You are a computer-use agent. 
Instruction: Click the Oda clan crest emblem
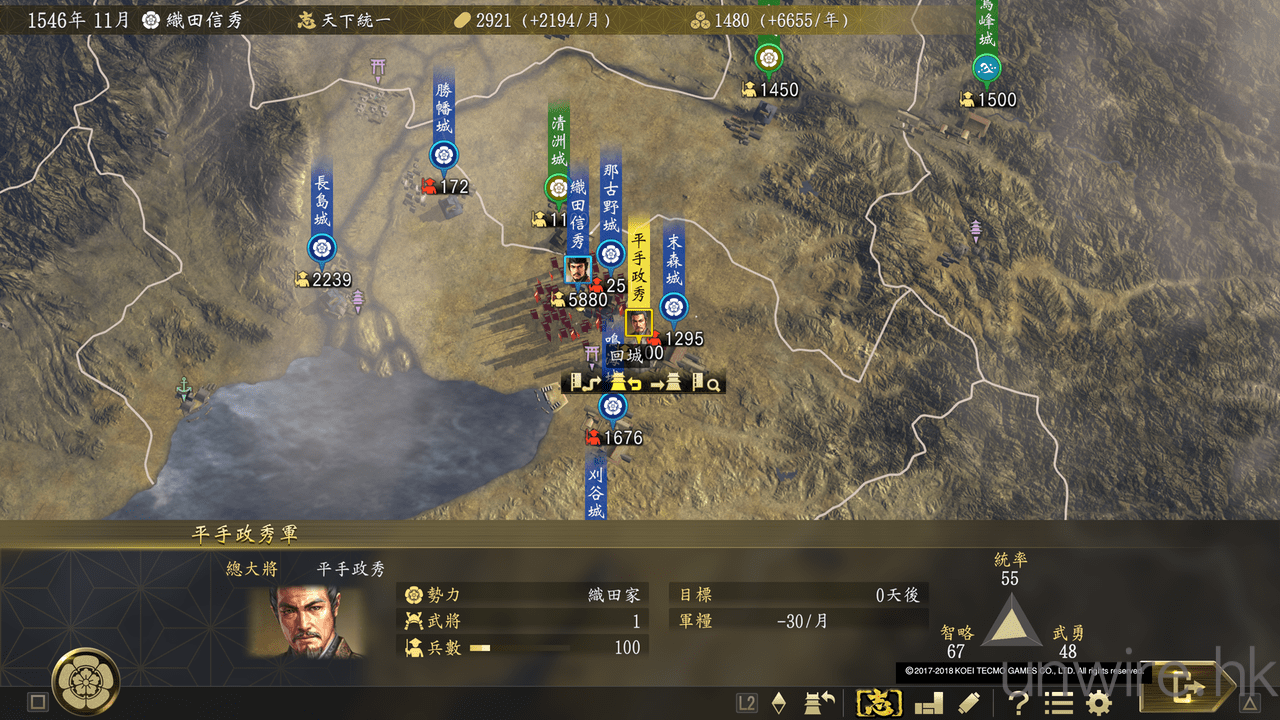(x=87, y=681)
